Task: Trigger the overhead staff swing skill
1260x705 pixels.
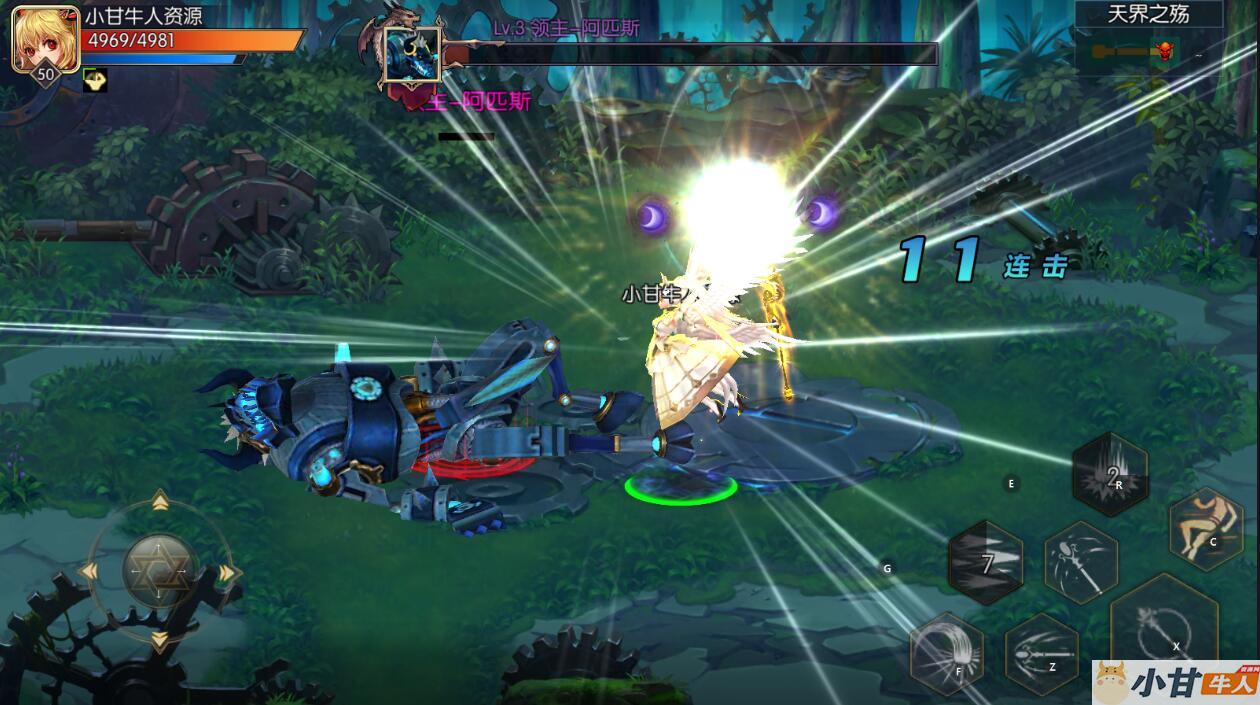Action: [1081, 563]
